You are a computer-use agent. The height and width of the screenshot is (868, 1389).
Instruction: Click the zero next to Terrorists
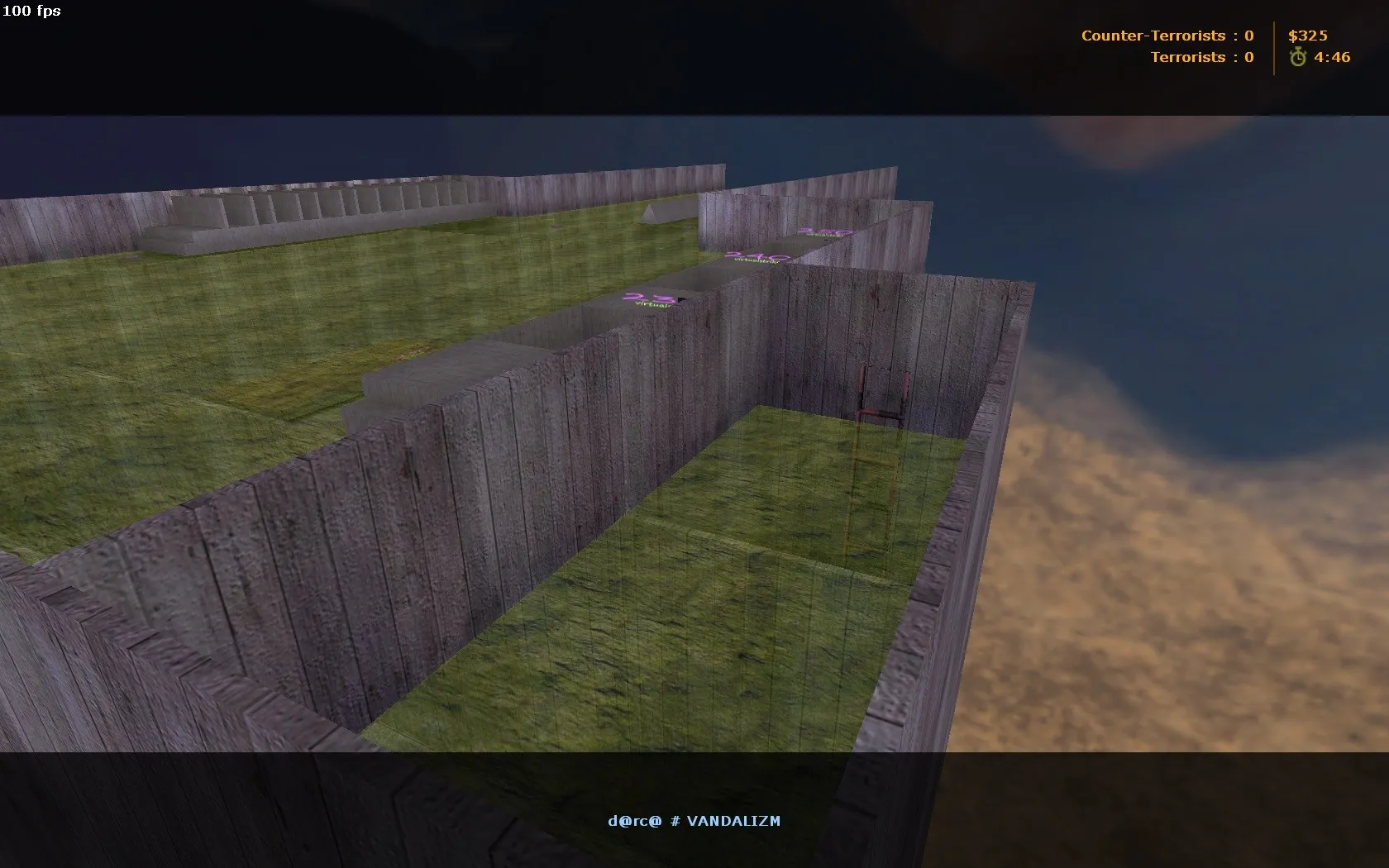tap(1248, 57)
